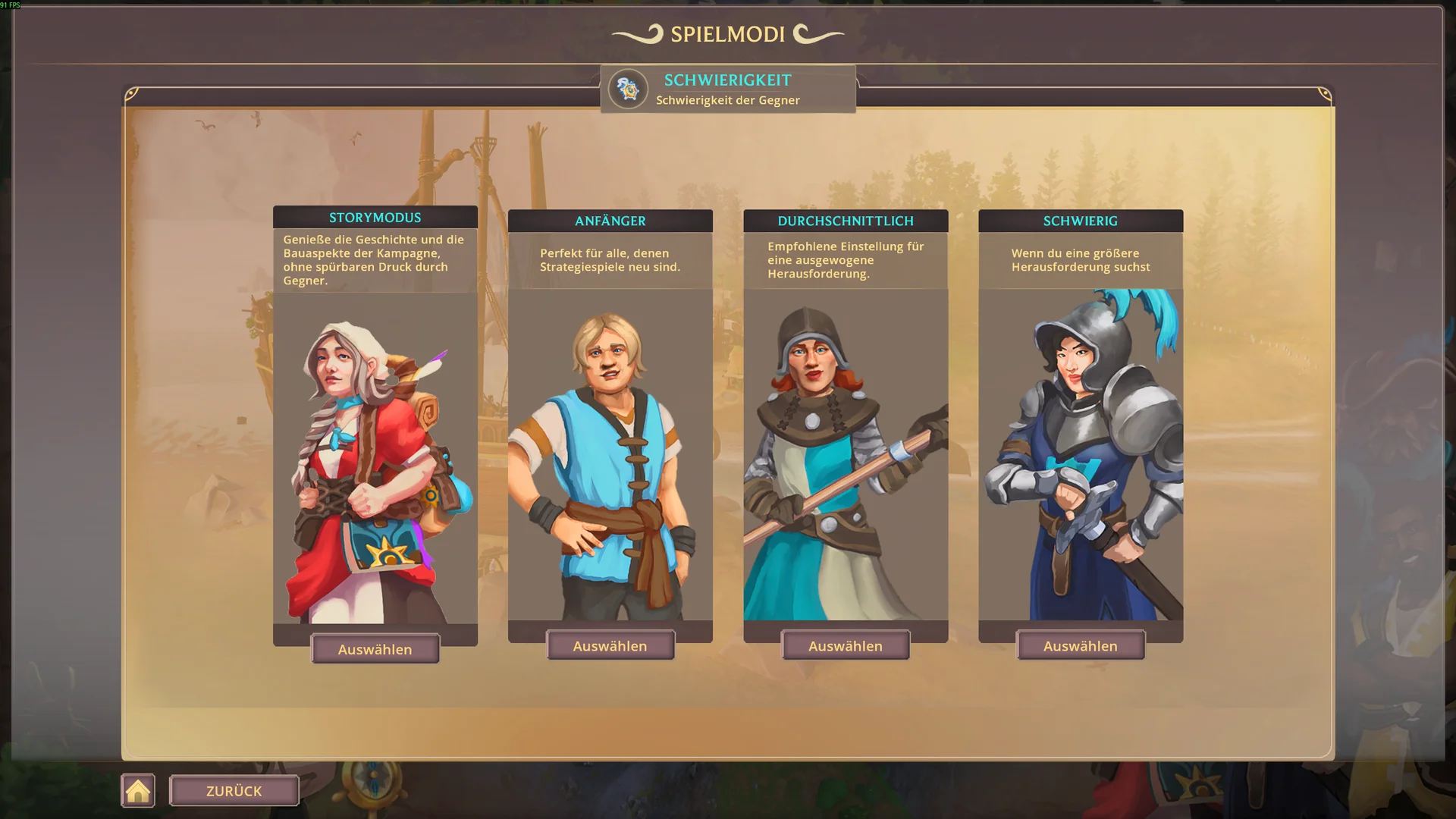The width and height of the screenshot is (1456, 819).
Task: Go back with the Zurück button
Action: [x=234, y=791]
